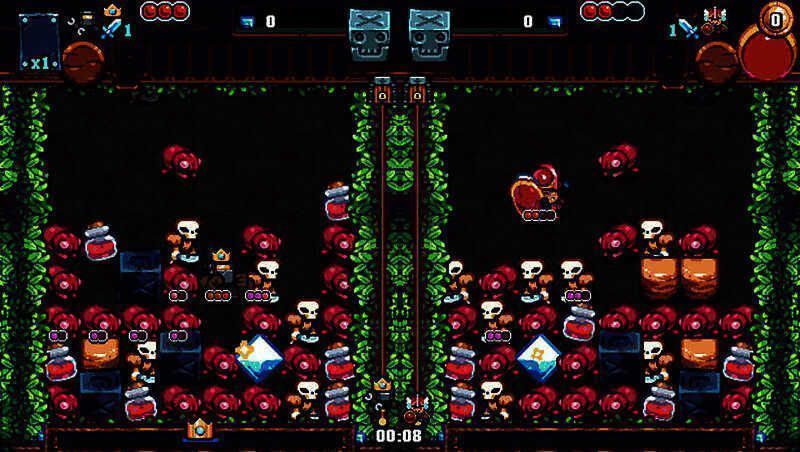The image size is (800, 452).
Task: Click the sword icon beside the crowned player
Action: coord(110,28)
